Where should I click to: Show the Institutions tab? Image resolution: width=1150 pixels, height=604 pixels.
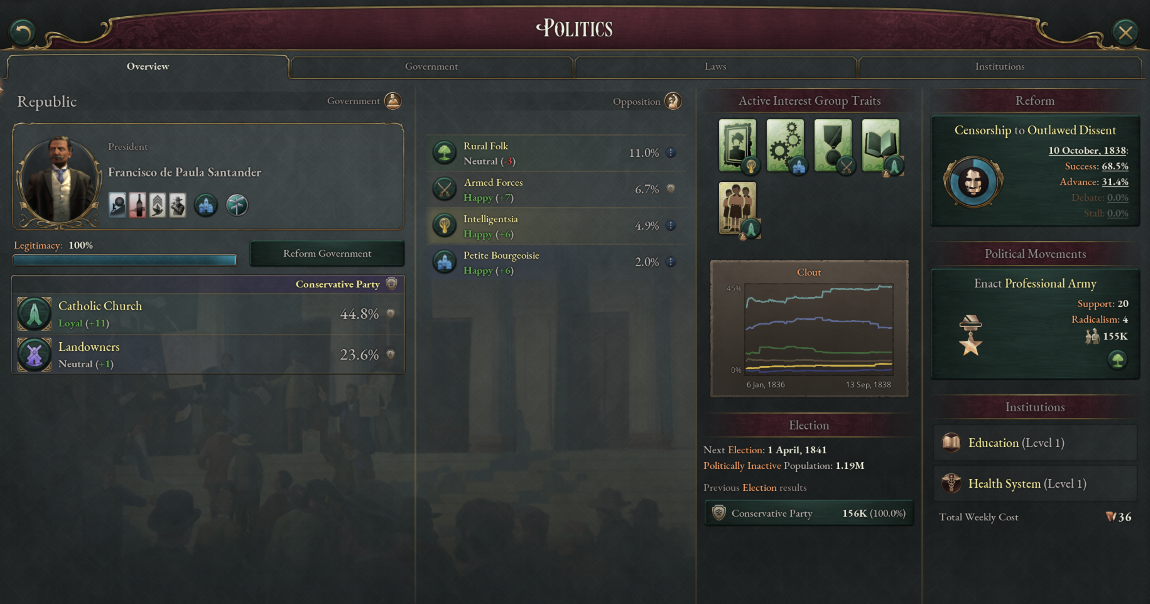click(999, 67)
